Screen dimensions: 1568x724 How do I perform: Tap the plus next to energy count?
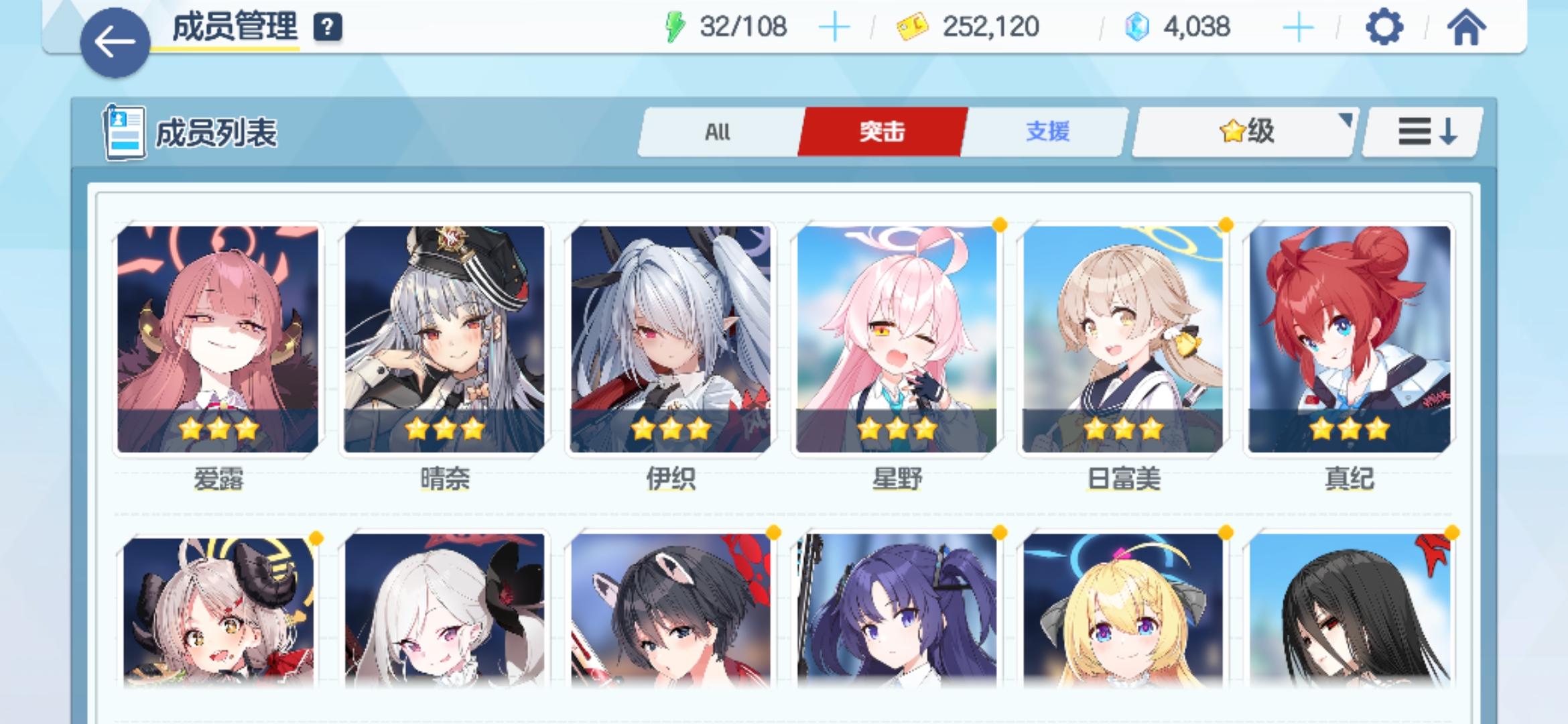point(834,27)
